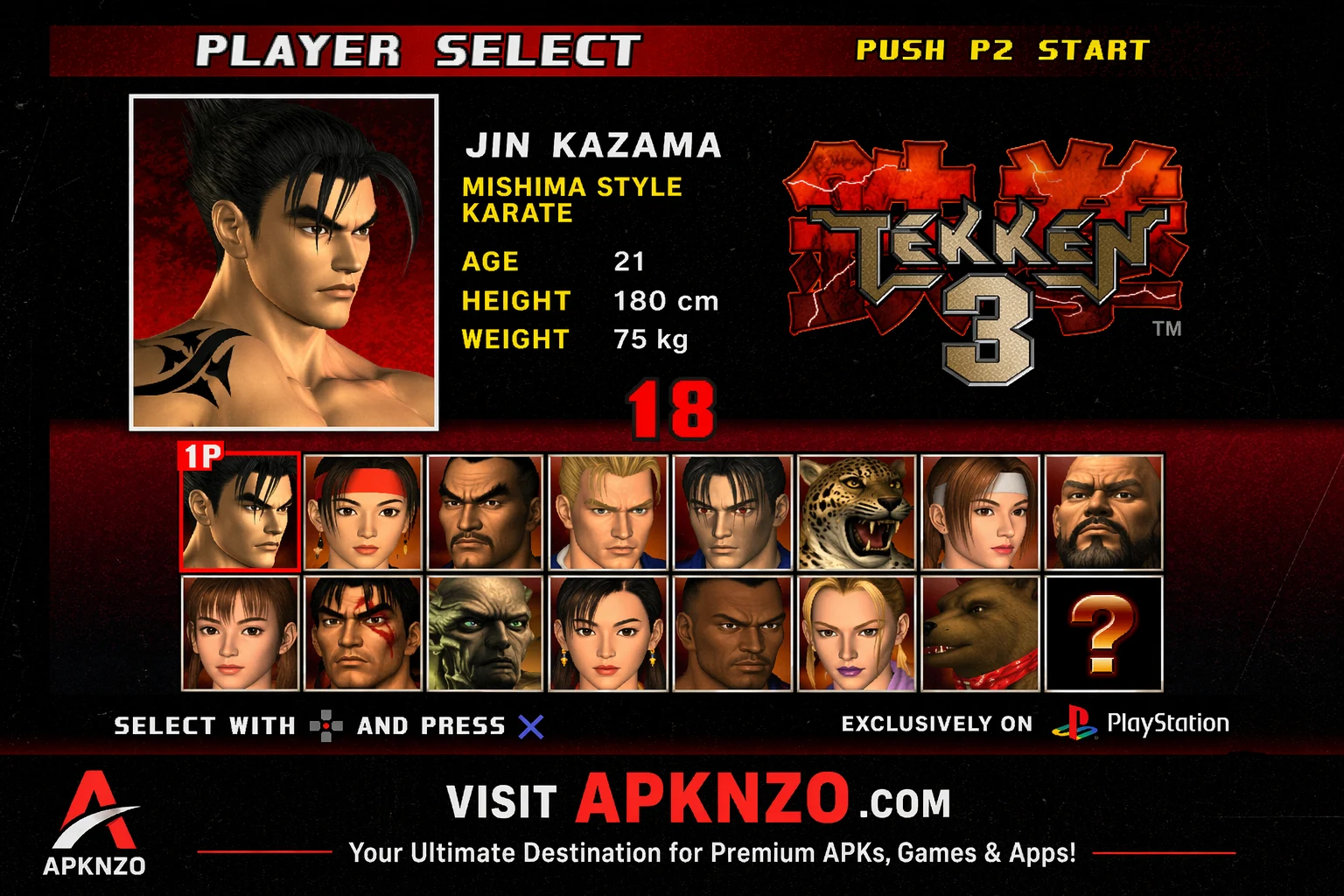Select the blond Paul Phoenix portrait
Screen dimensions: 1344x896
[x=608, y=511]
